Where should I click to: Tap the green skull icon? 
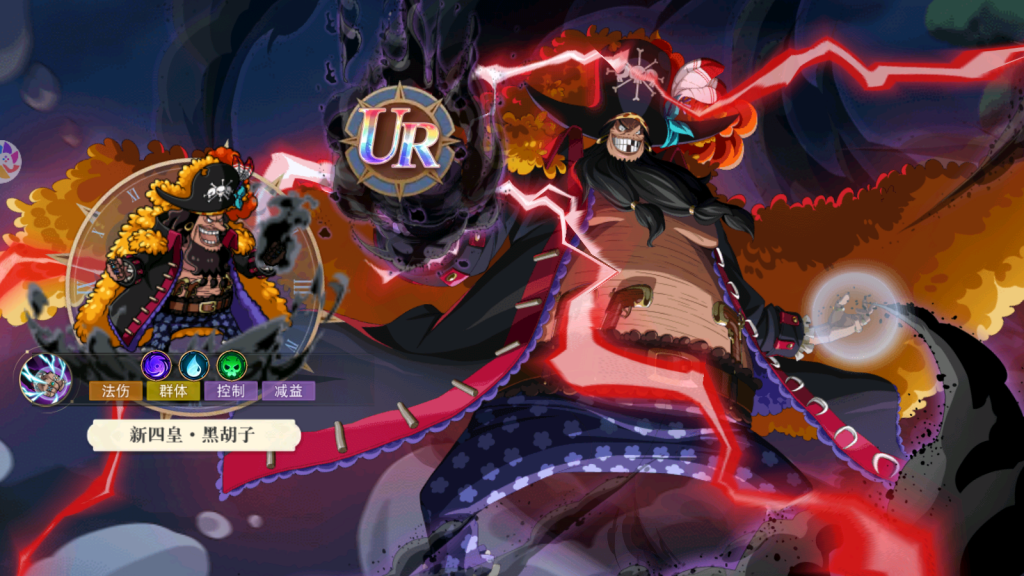tap(231, 365)
